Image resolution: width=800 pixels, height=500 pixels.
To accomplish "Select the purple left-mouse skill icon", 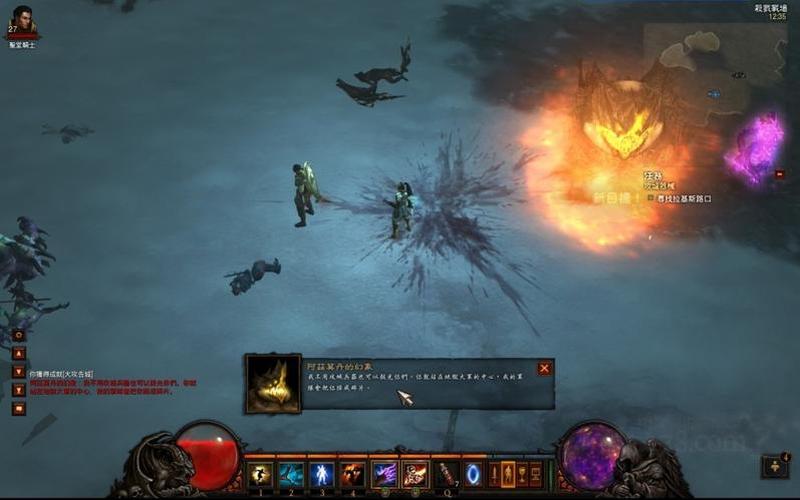I will 385,474.
